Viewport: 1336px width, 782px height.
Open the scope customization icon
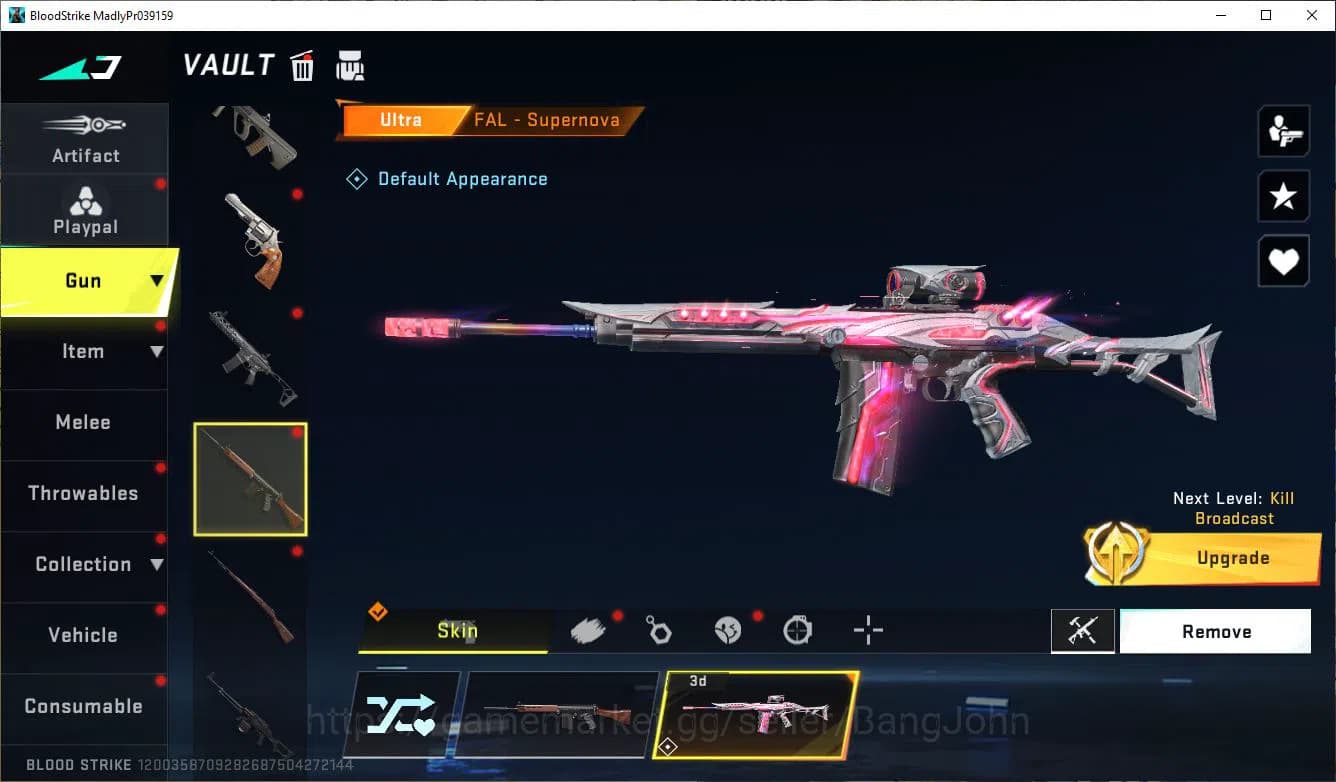[797, 629]
